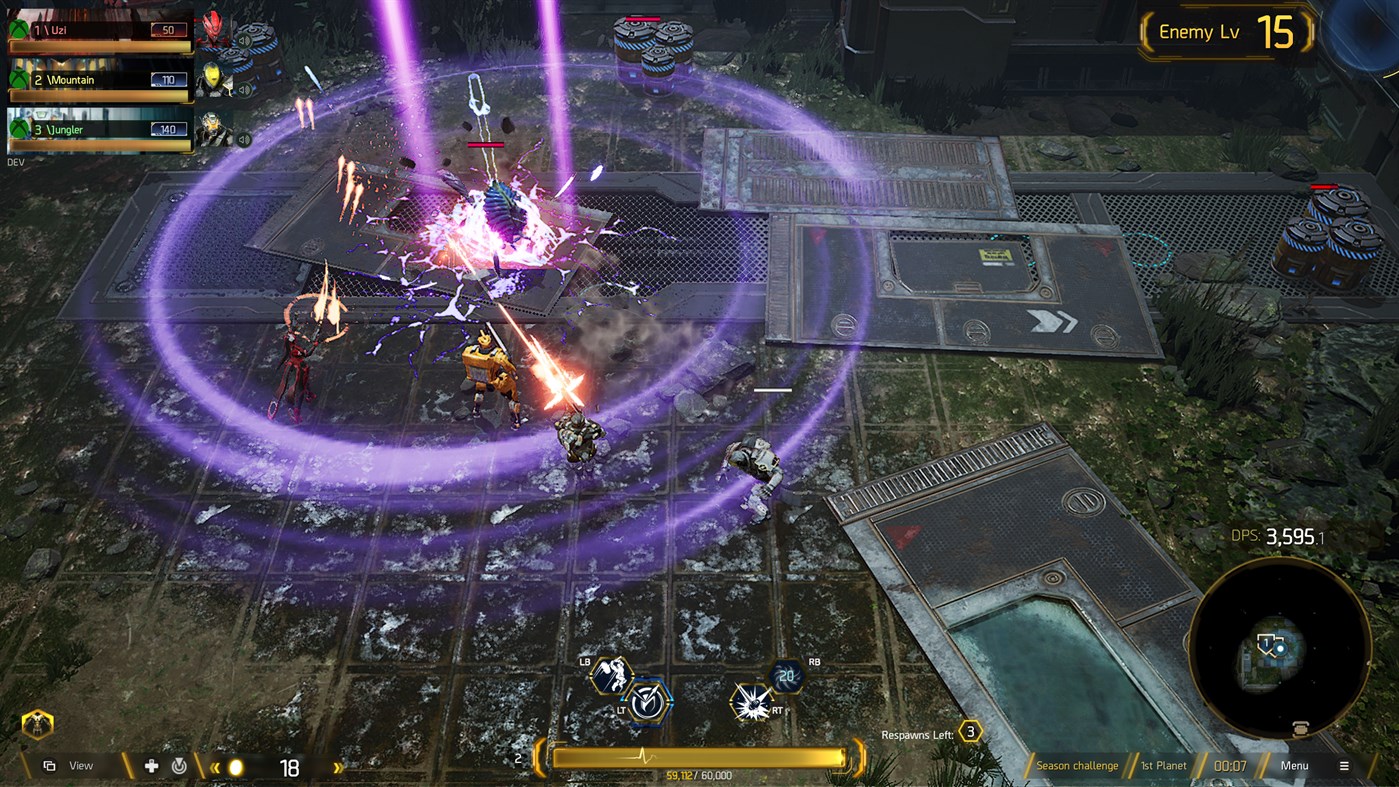Activate the LT shield ability
This screenshot has width=1399, height=787.
click(645, 702)
